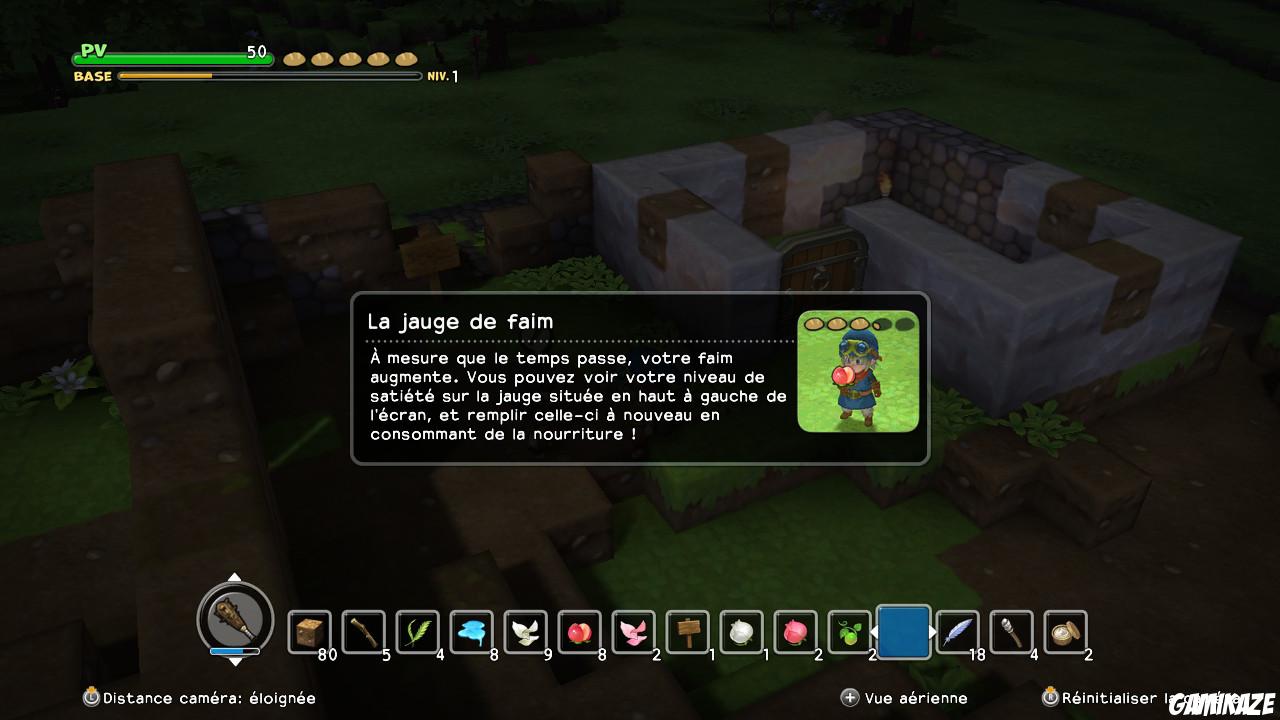1280x720 pixels.
Task: Select the green sprout seed item
Action: (847, 632)
